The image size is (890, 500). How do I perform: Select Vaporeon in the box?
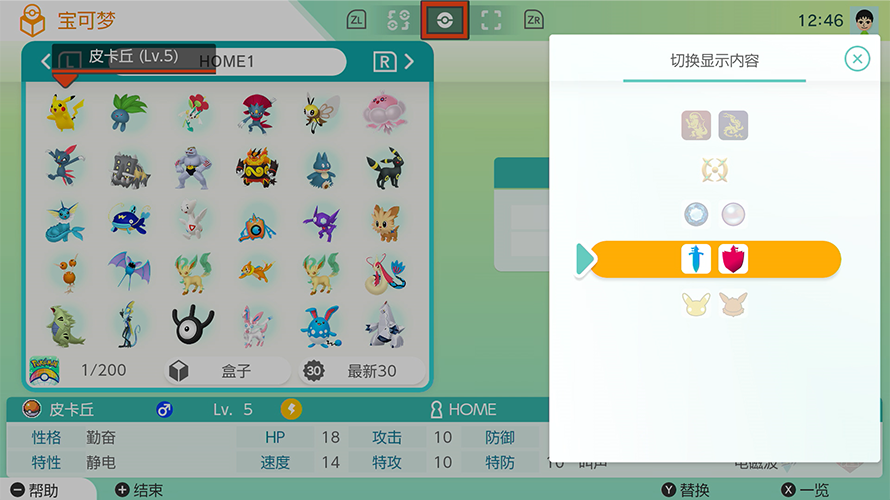click(x=65, y=222)
